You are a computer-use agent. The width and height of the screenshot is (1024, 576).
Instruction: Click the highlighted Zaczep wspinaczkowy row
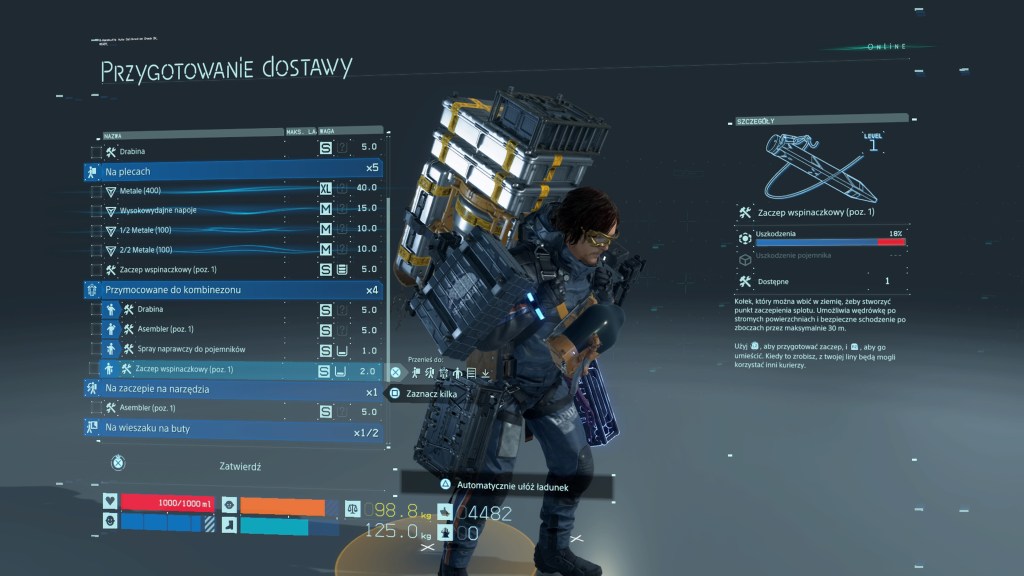pos(230,370)
